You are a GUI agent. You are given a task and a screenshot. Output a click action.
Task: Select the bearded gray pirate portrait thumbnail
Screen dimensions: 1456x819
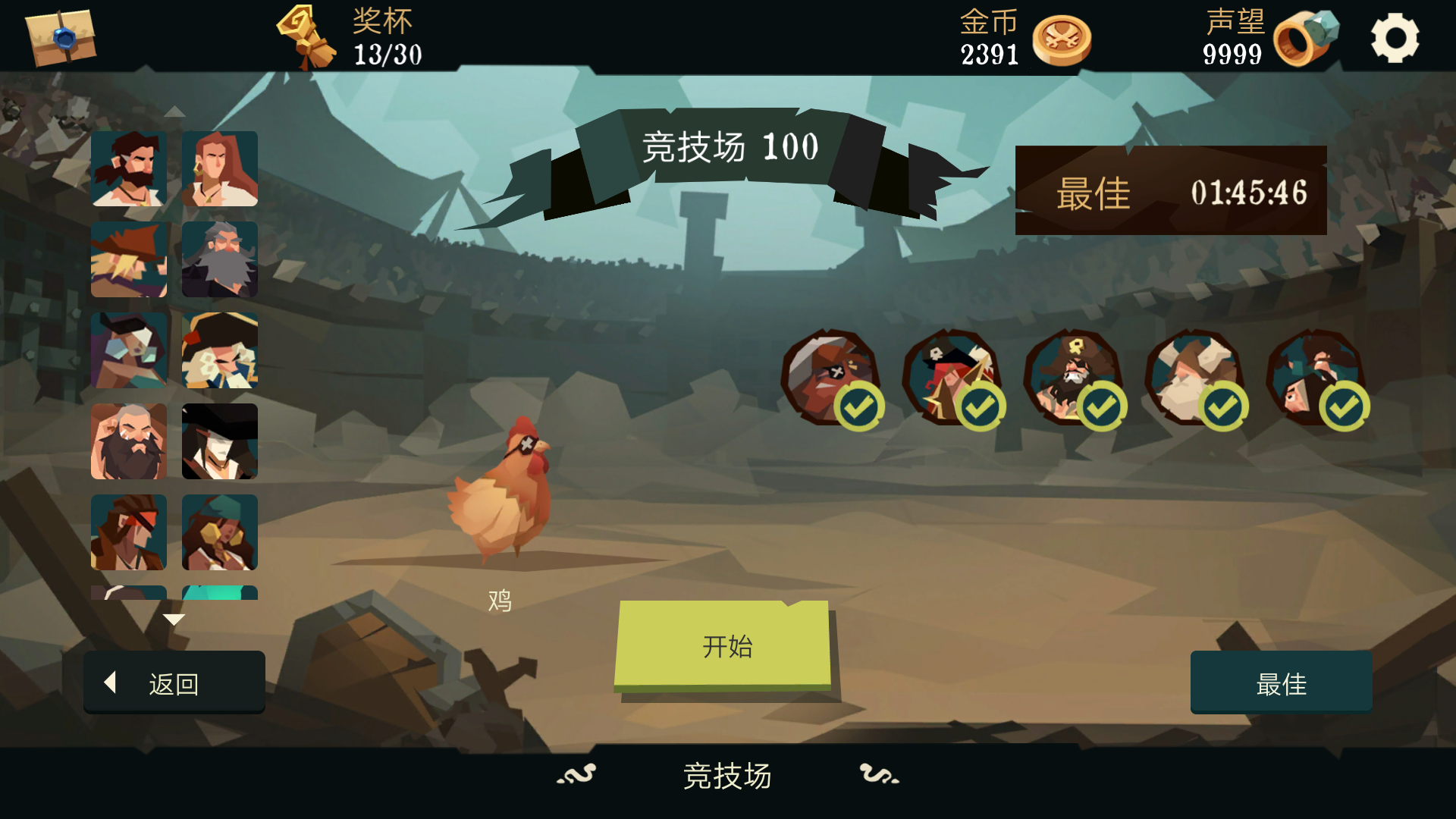pyautogui.click(x=220, y=260)
